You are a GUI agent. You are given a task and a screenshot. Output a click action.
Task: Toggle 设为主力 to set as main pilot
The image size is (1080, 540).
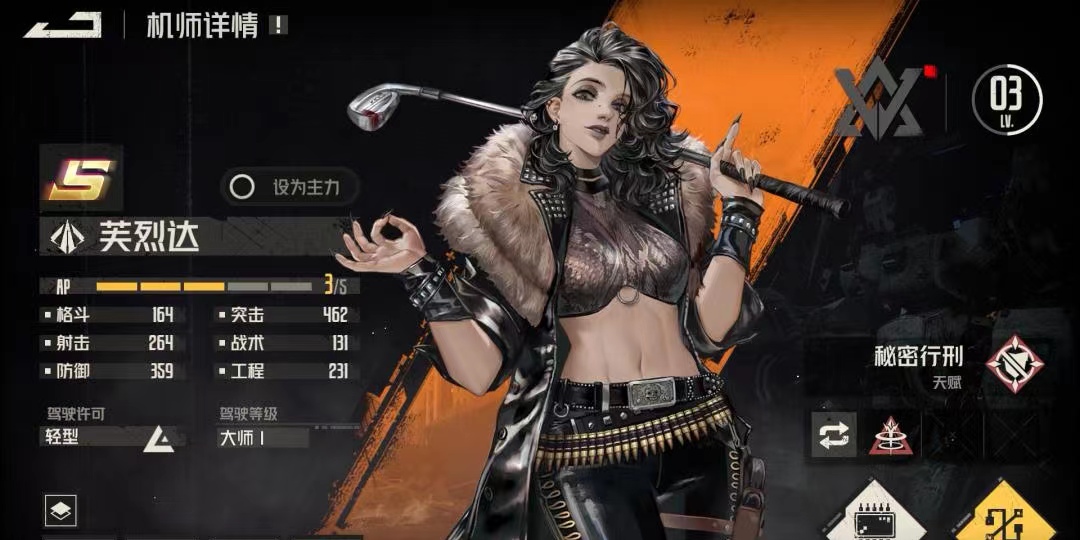coord(289,187)
